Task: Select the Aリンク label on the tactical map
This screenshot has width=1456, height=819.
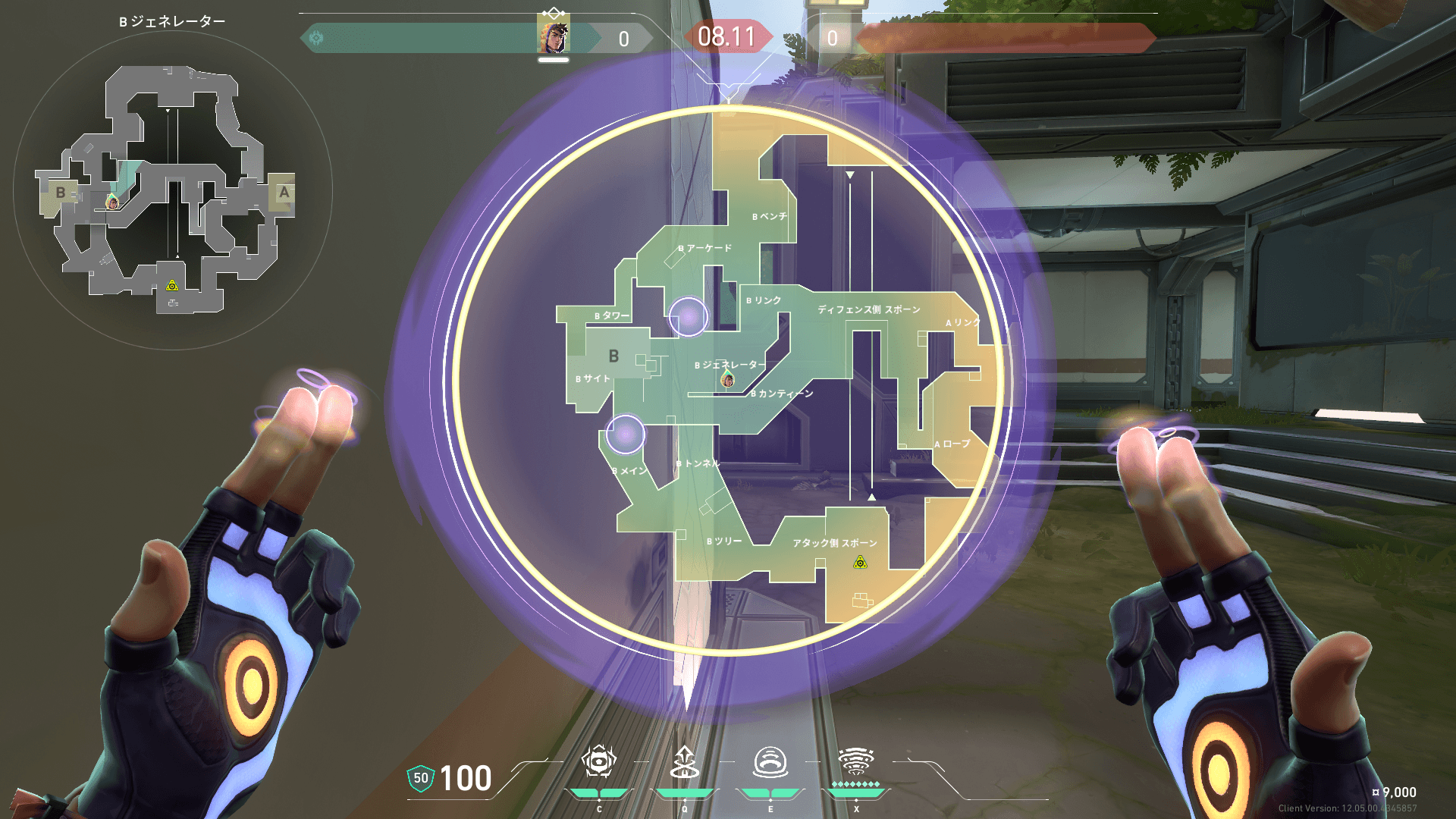Action: point(963,322)
